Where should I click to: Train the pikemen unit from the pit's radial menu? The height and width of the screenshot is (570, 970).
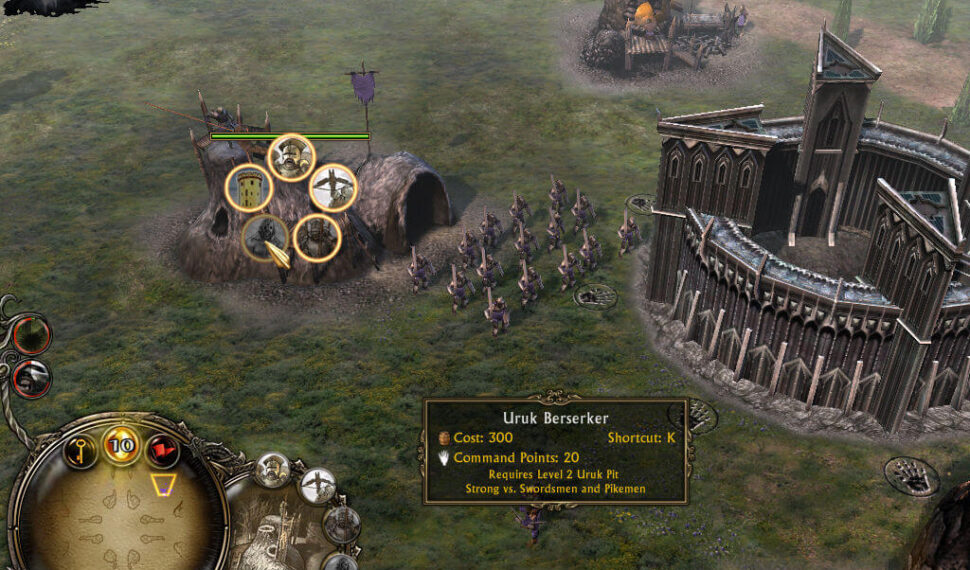[317, 238]
